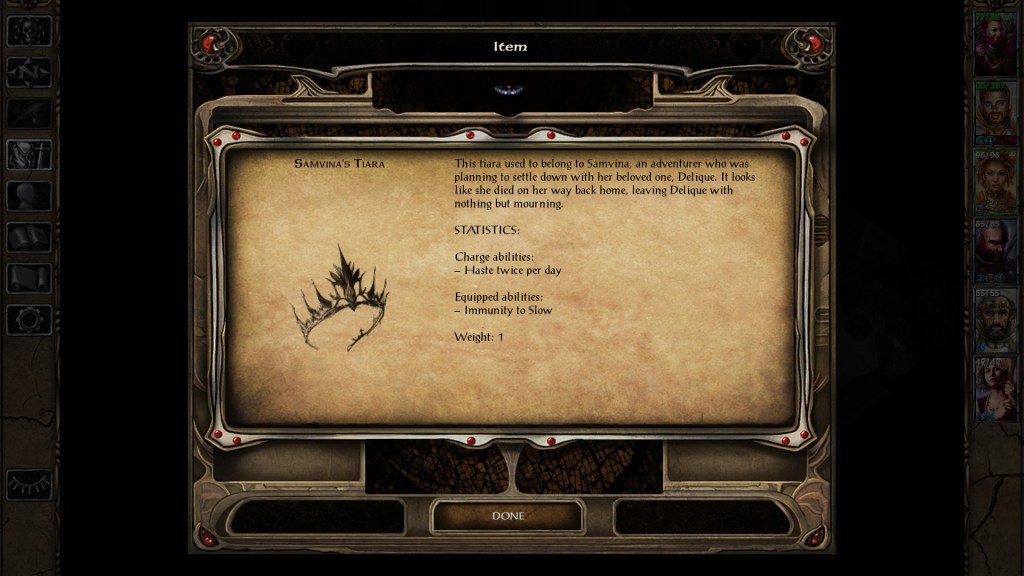Select the topmost party member portrait
1024x576 pixels.
tap(995, 44)
